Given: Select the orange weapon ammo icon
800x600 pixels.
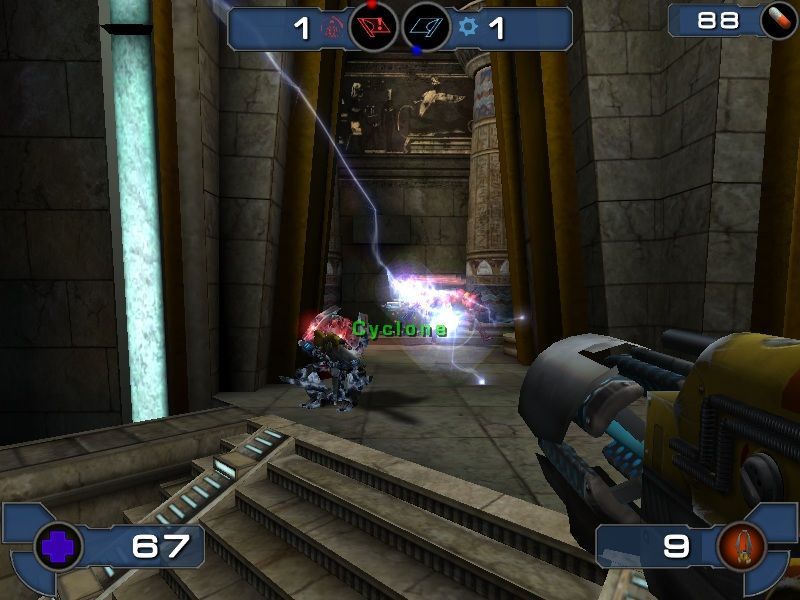Looking at the screenshot, I should pyautogui.click(x=741, y=546).
